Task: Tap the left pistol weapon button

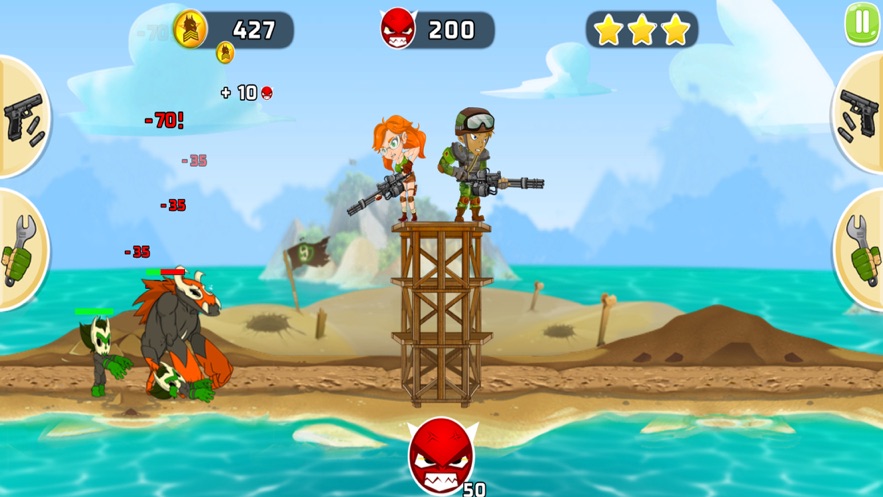Action: [22, 117]
